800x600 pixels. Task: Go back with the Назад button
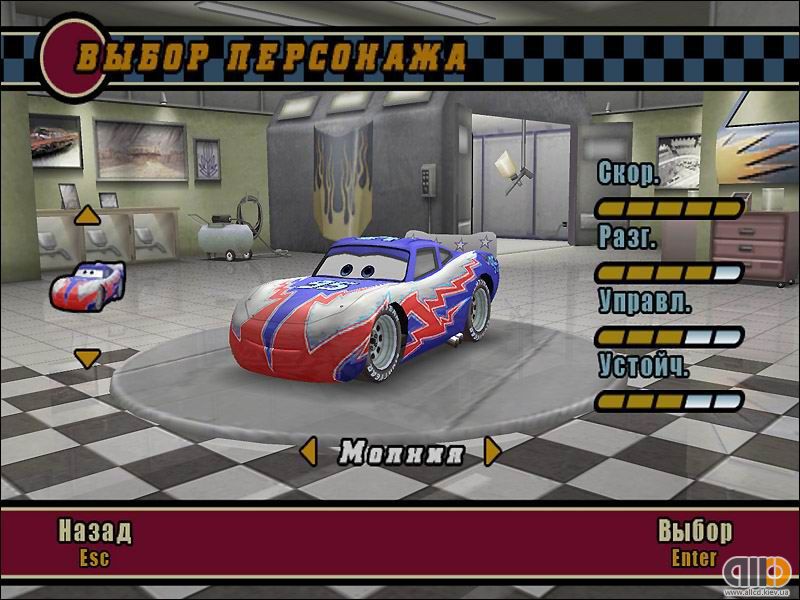tap(94, 530)
